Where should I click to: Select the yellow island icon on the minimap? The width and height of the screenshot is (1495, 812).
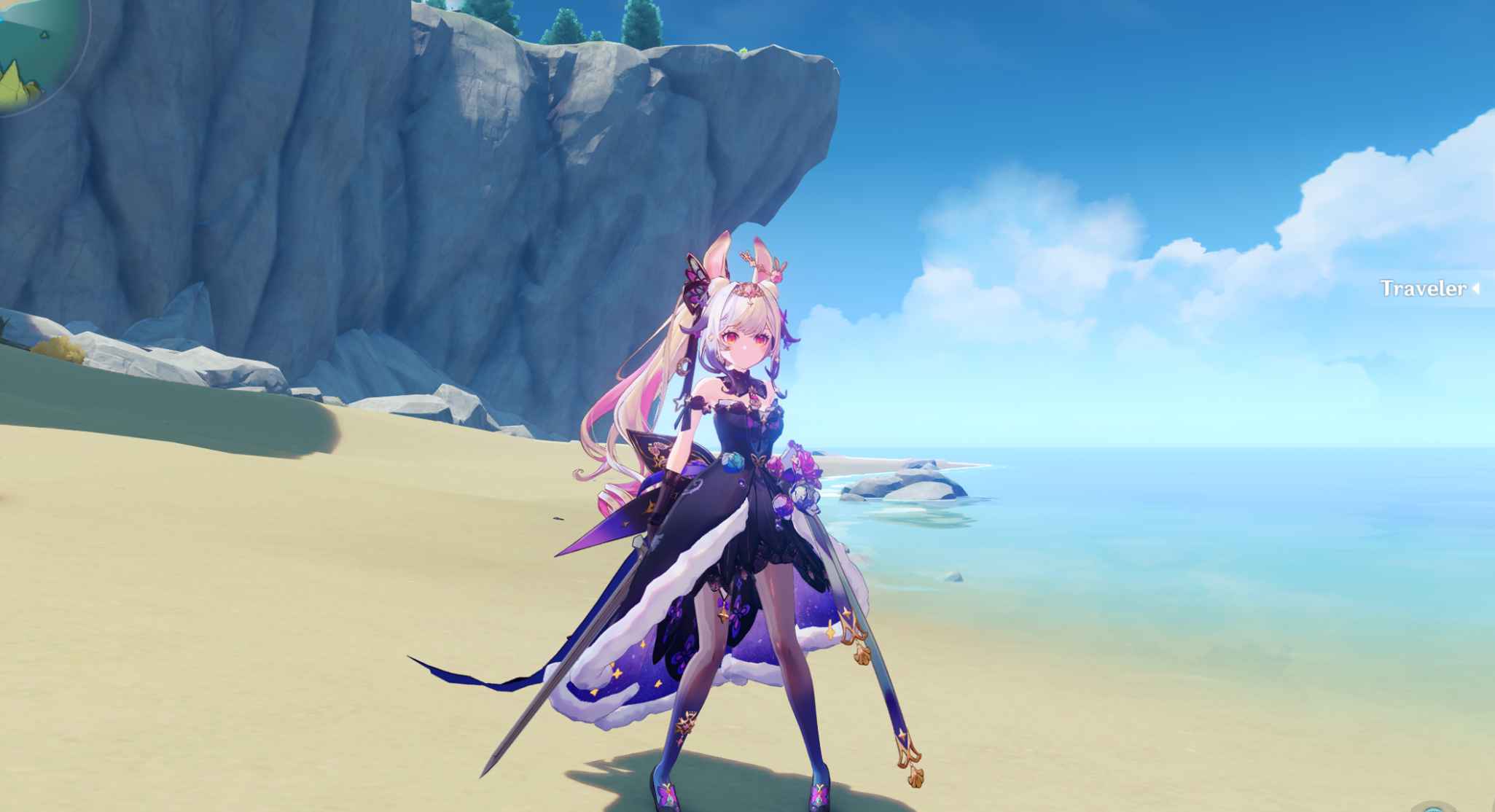(13, 87)
